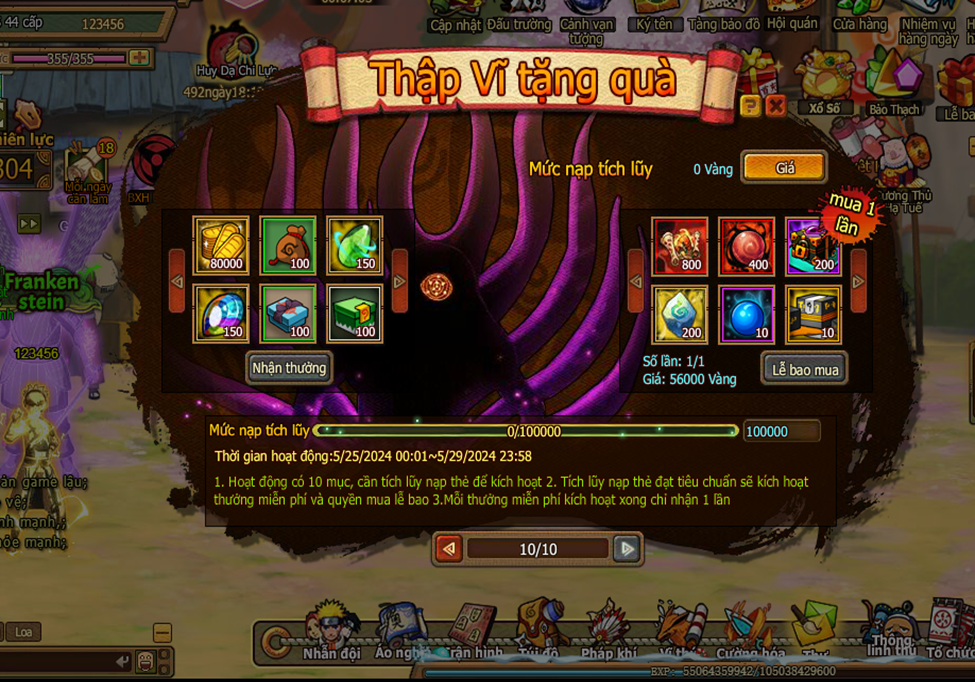The height and width of the screenshot is (682, 975).
Task: Open the Cường hóa upgrade menu
Action: pyautogui.click(x=749, y=630)
